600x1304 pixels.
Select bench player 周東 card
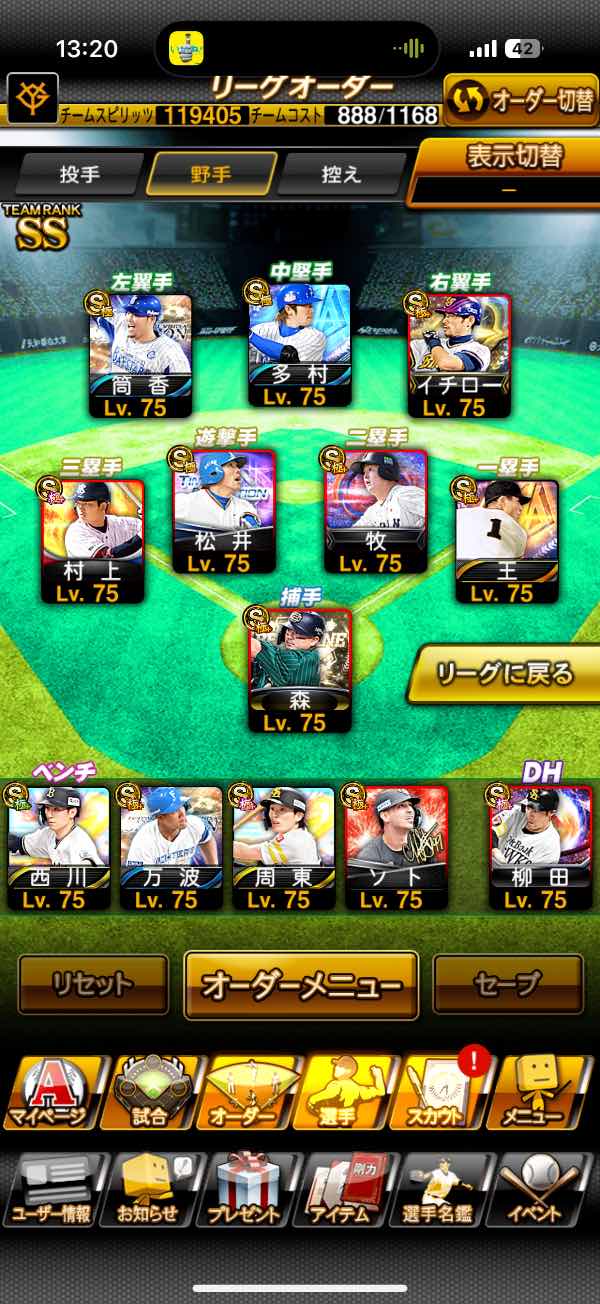(283, 847)
